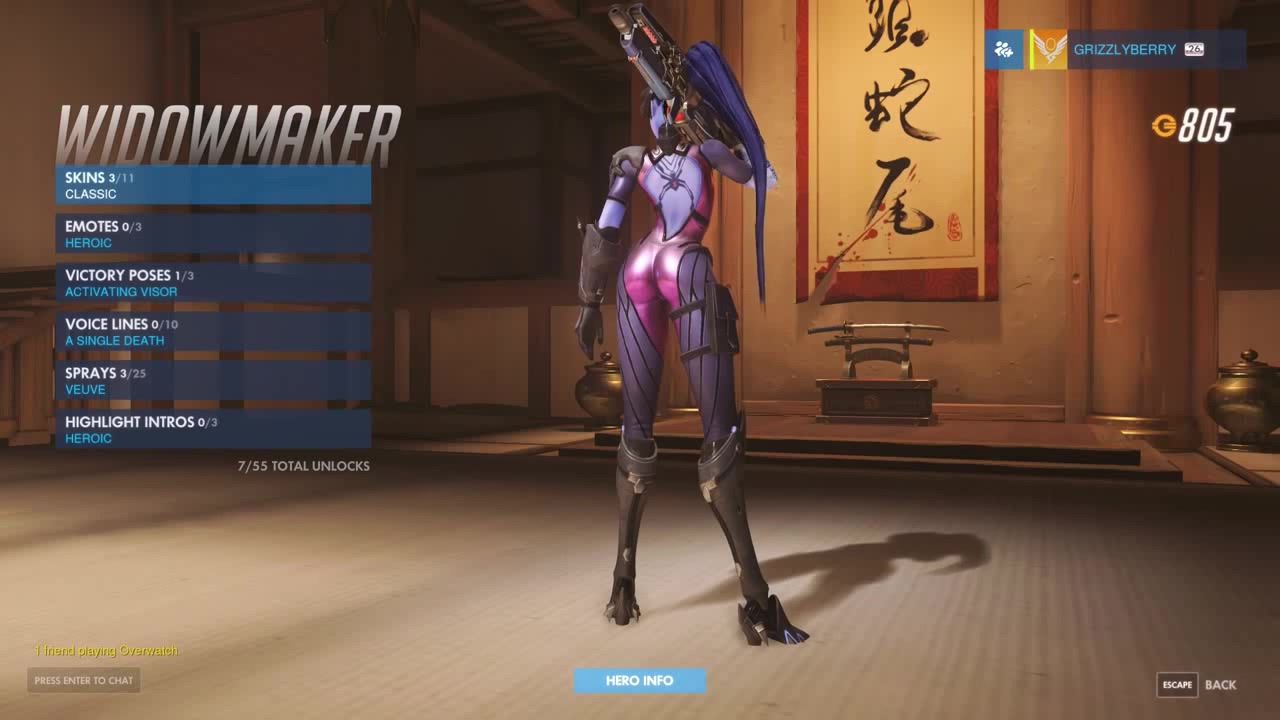This screenshot has height=720, width=1280.
Task: Select the SPRAYS category
Action: pos(213,380)
